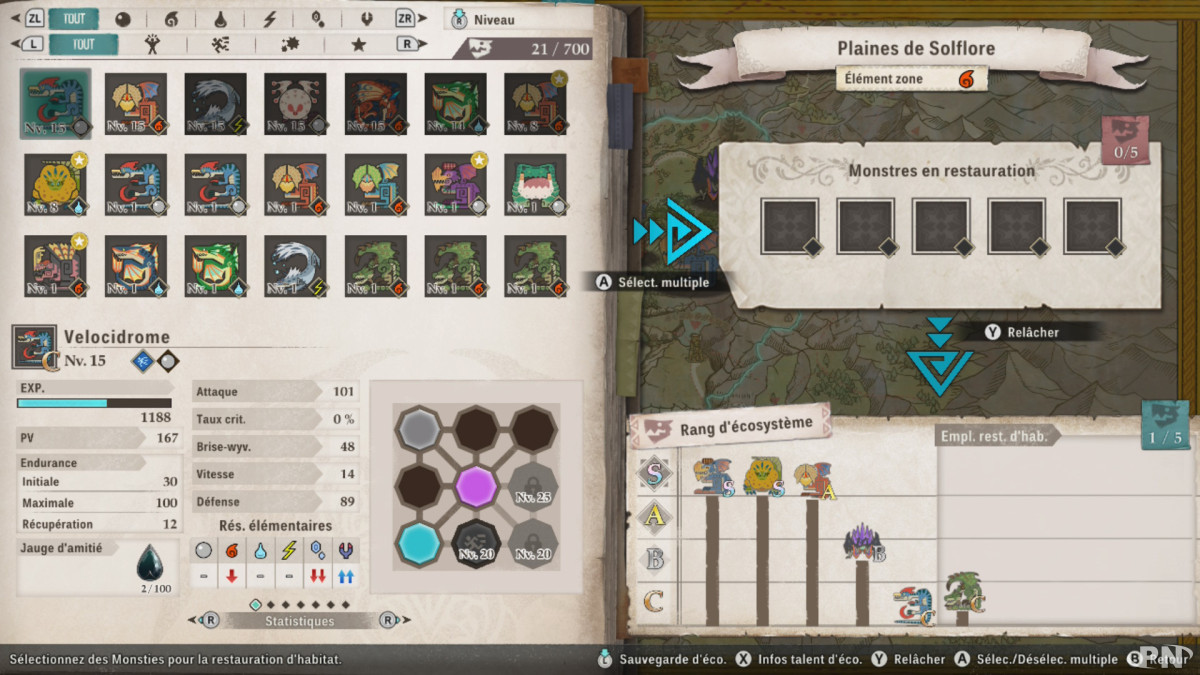Image resolution: width=1200 pixels, height=675 pixels.
Task: Select the red Nv. 15 fire wyvern monstie
Action: [375, 103]
